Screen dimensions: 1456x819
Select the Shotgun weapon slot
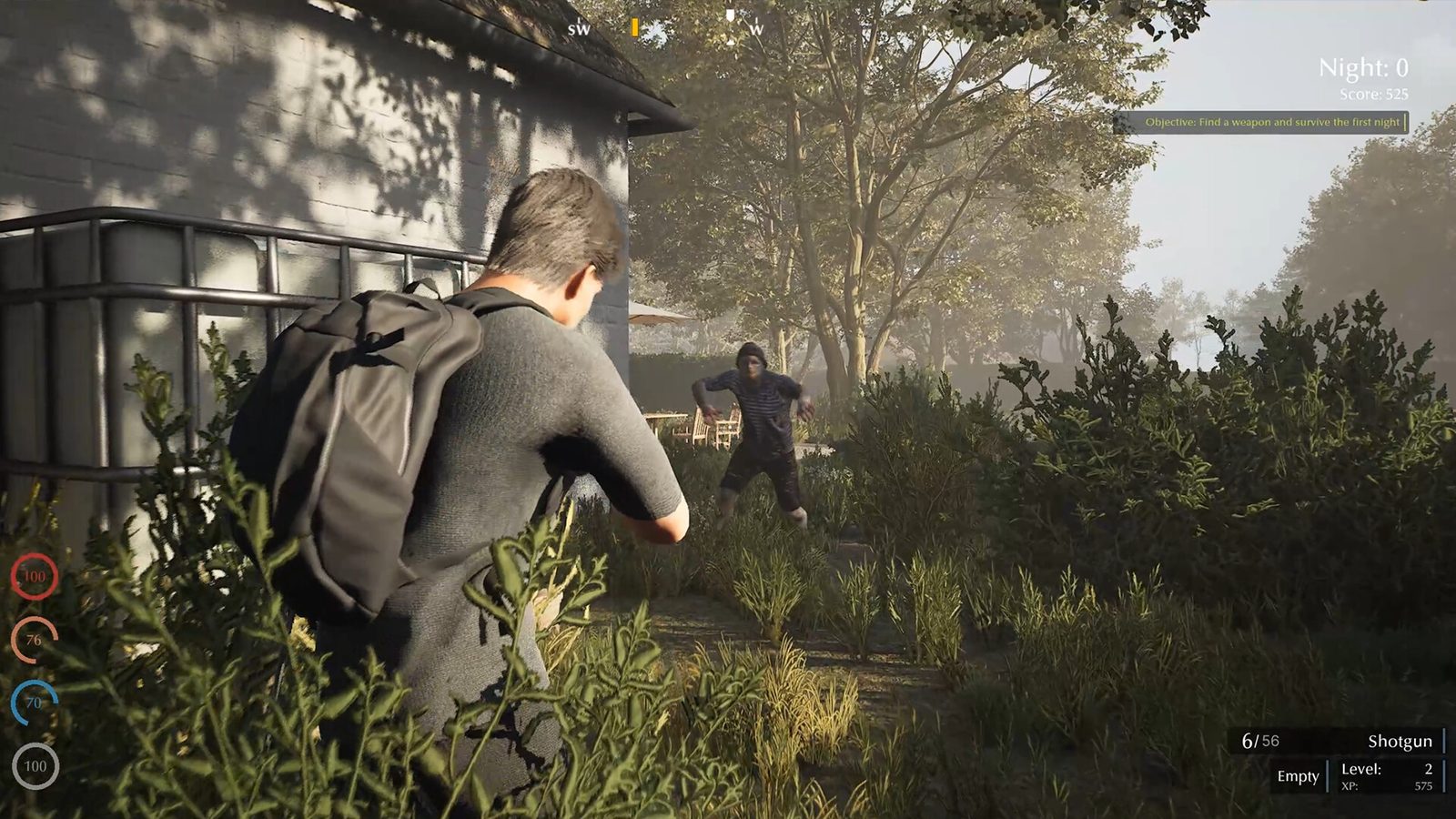click(x=1399, y=741)
